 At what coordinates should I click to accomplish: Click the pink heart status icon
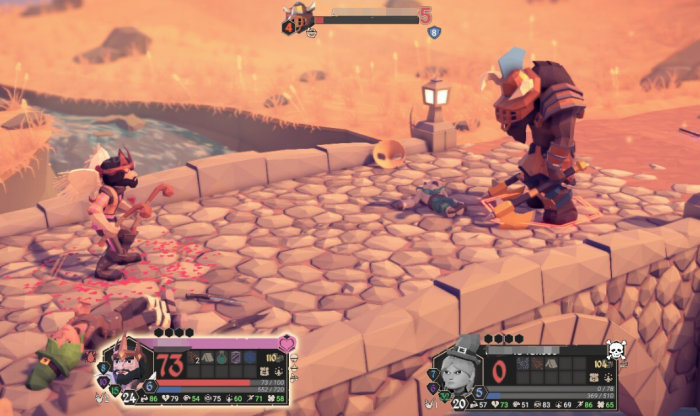[287, 343]
